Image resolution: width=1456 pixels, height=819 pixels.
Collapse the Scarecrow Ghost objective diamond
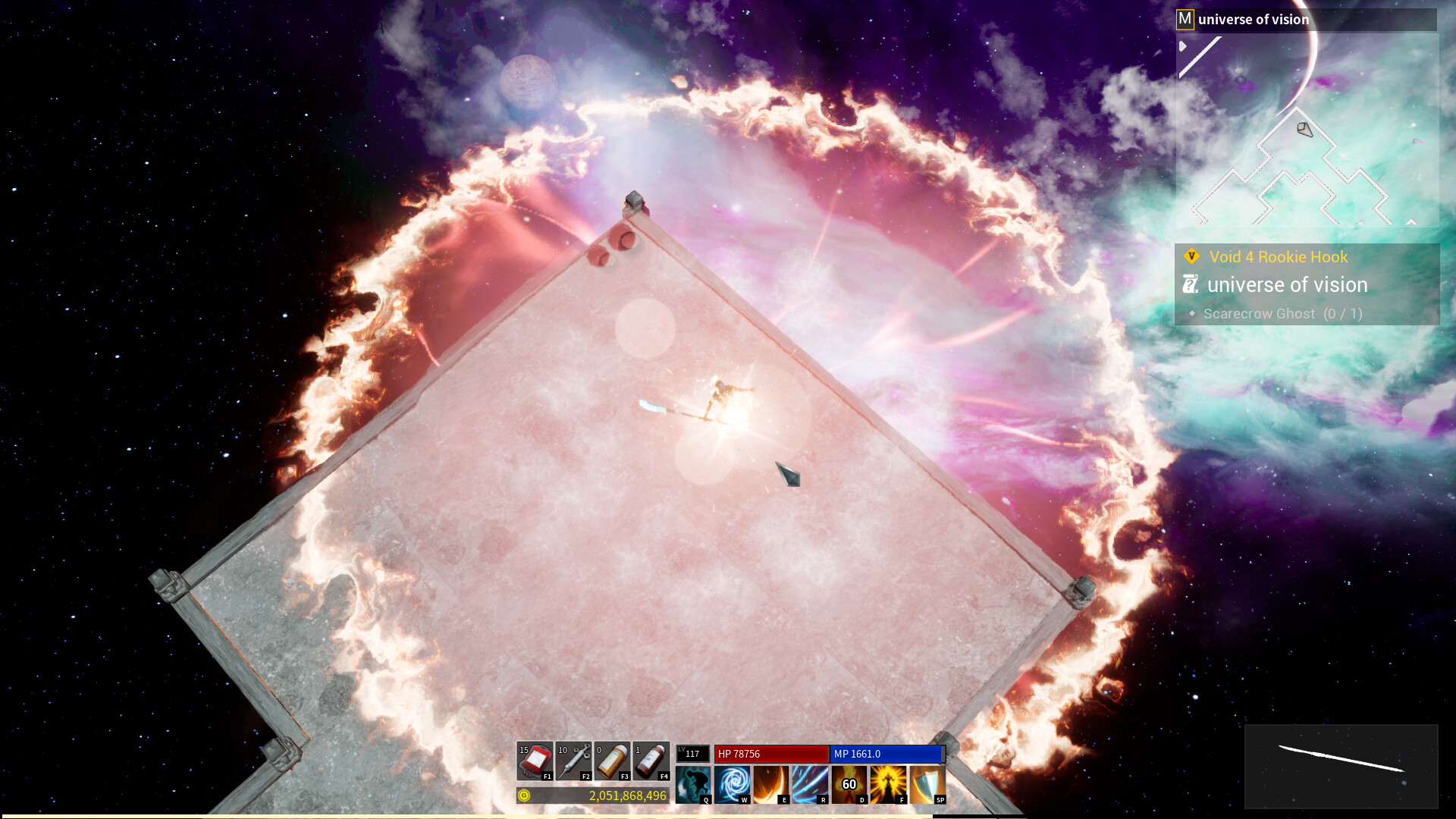click(1192, 313)
